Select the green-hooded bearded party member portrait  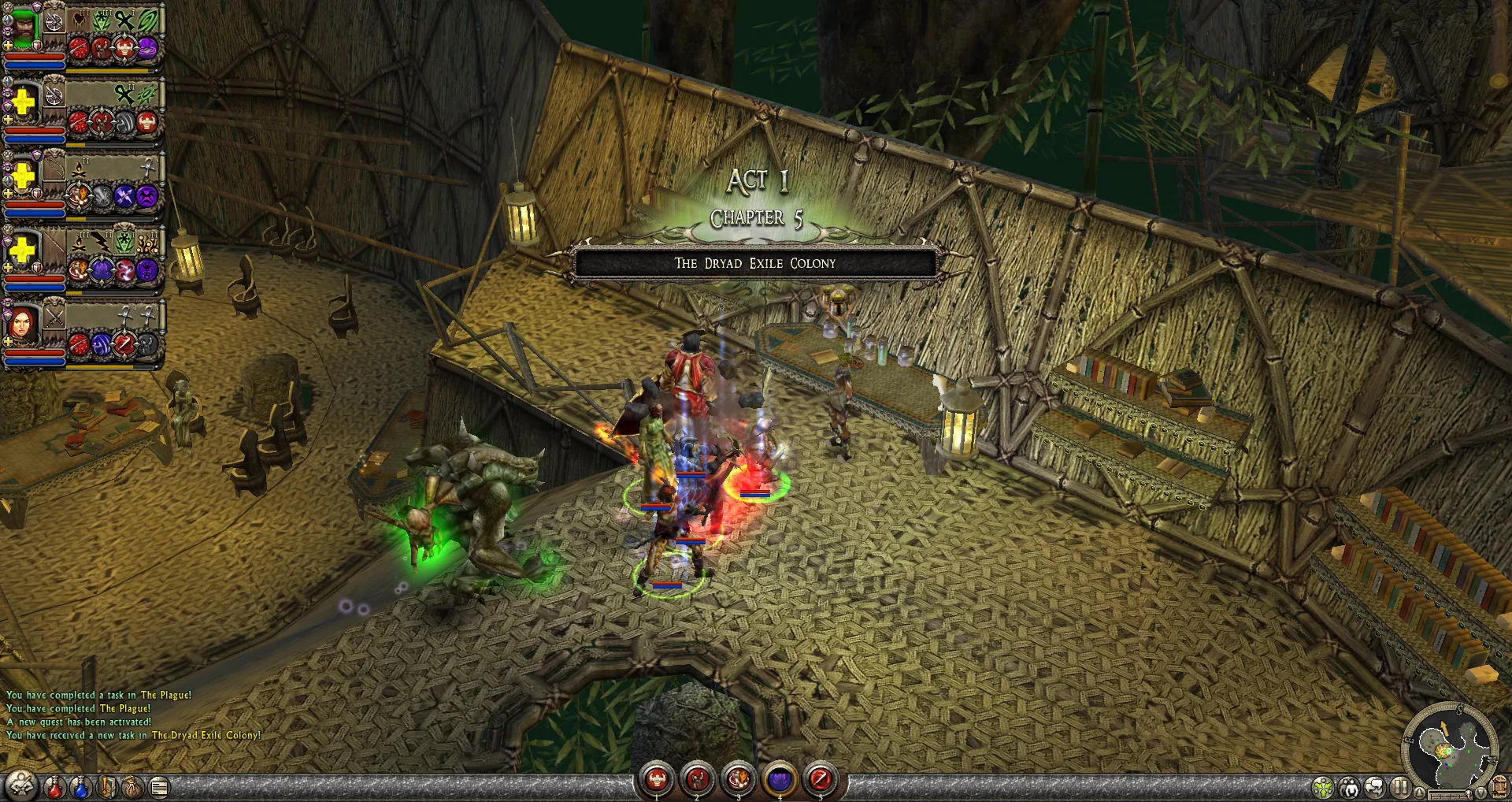(x=22, y=28)
